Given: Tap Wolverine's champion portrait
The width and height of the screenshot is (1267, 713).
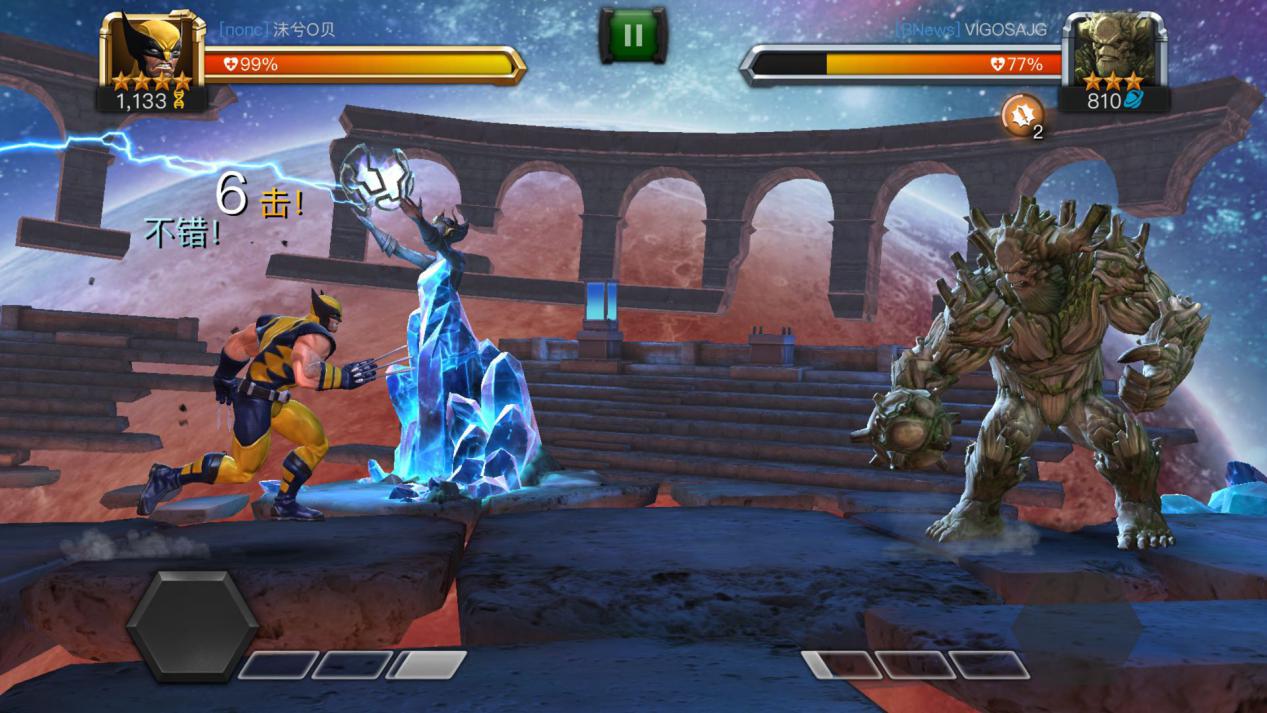Looking at the screenshot, I should point(152,48).
